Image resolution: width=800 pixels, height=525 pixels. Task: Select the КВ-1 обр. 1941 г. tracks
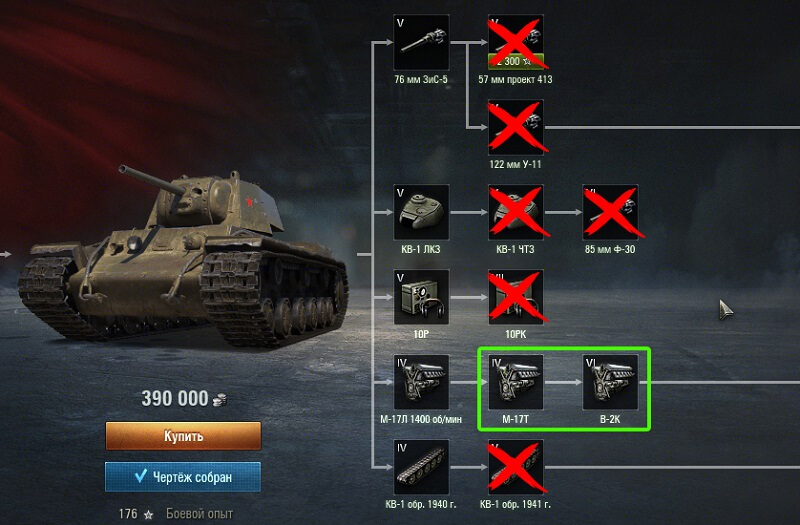click(516, 466)
